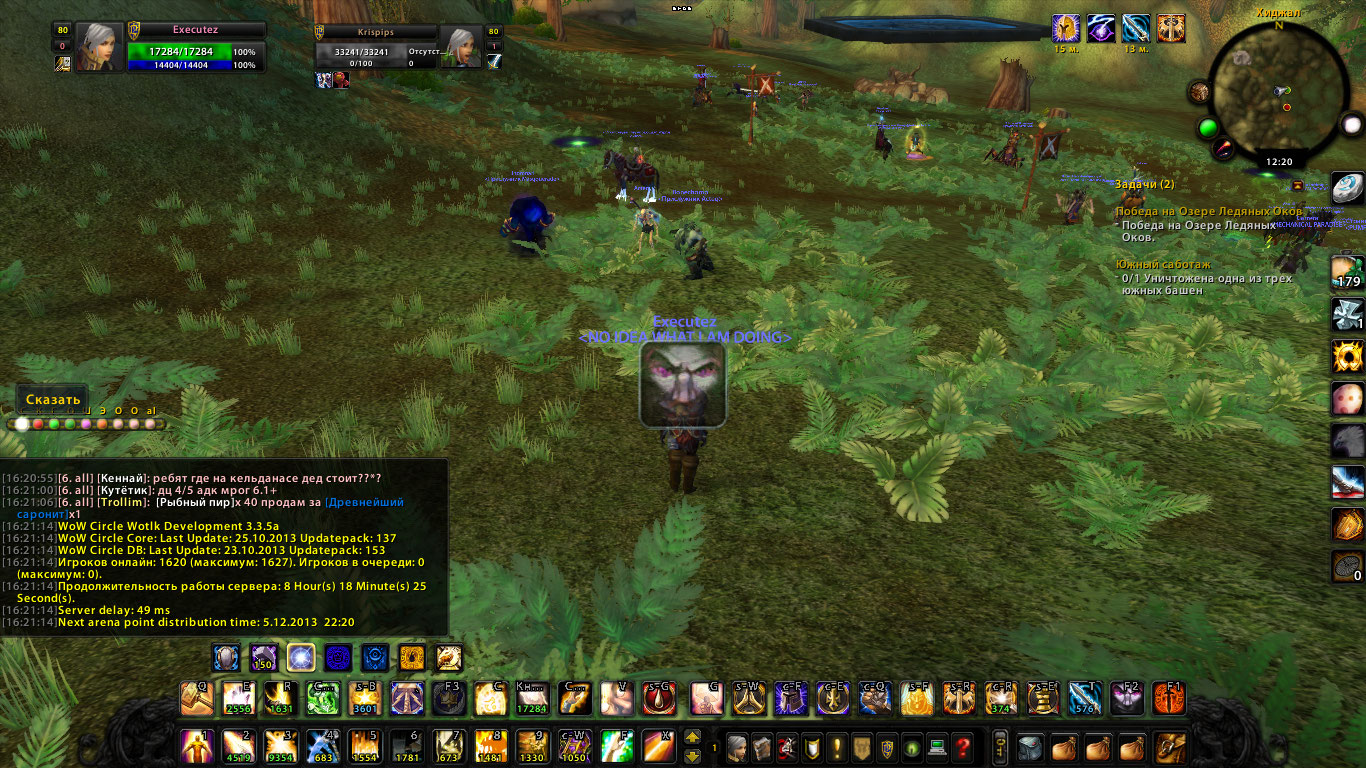
Task: Collapse the "Задачи (2)" objectives tracker
Action: click(1297, 185)
